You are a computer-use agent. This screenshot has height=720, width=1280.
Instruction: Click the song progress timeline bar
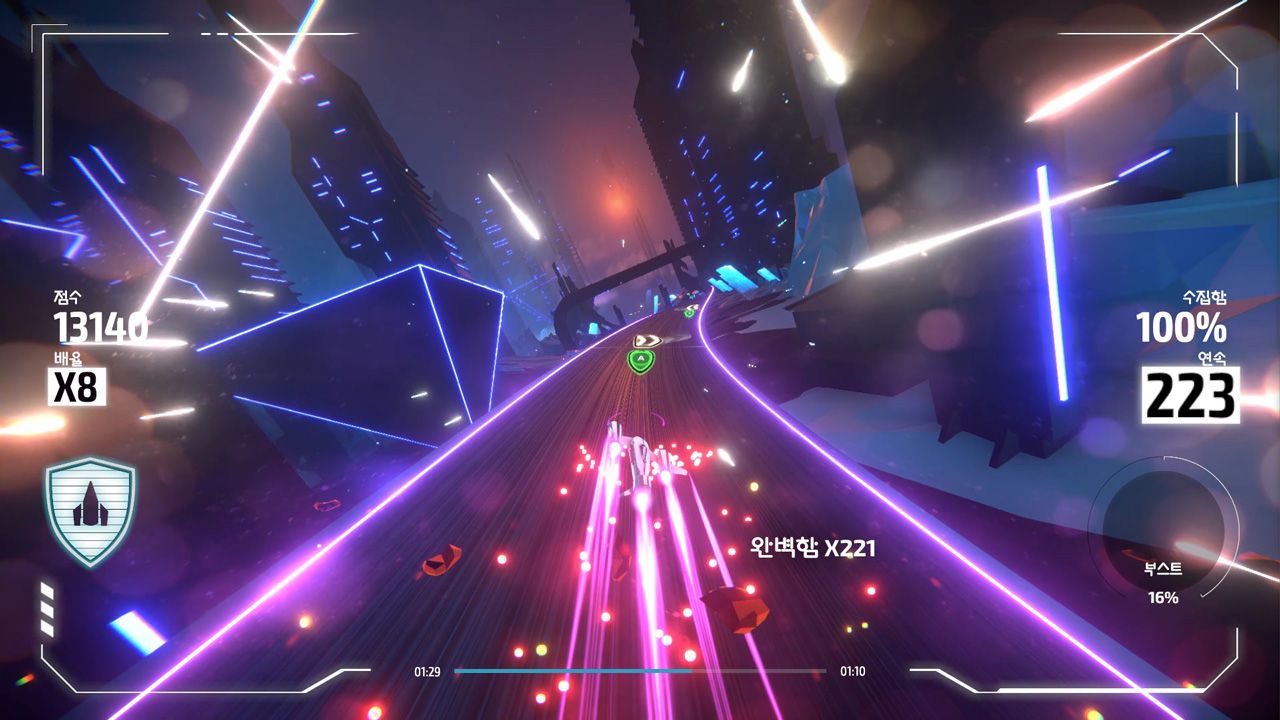point(640,671)
